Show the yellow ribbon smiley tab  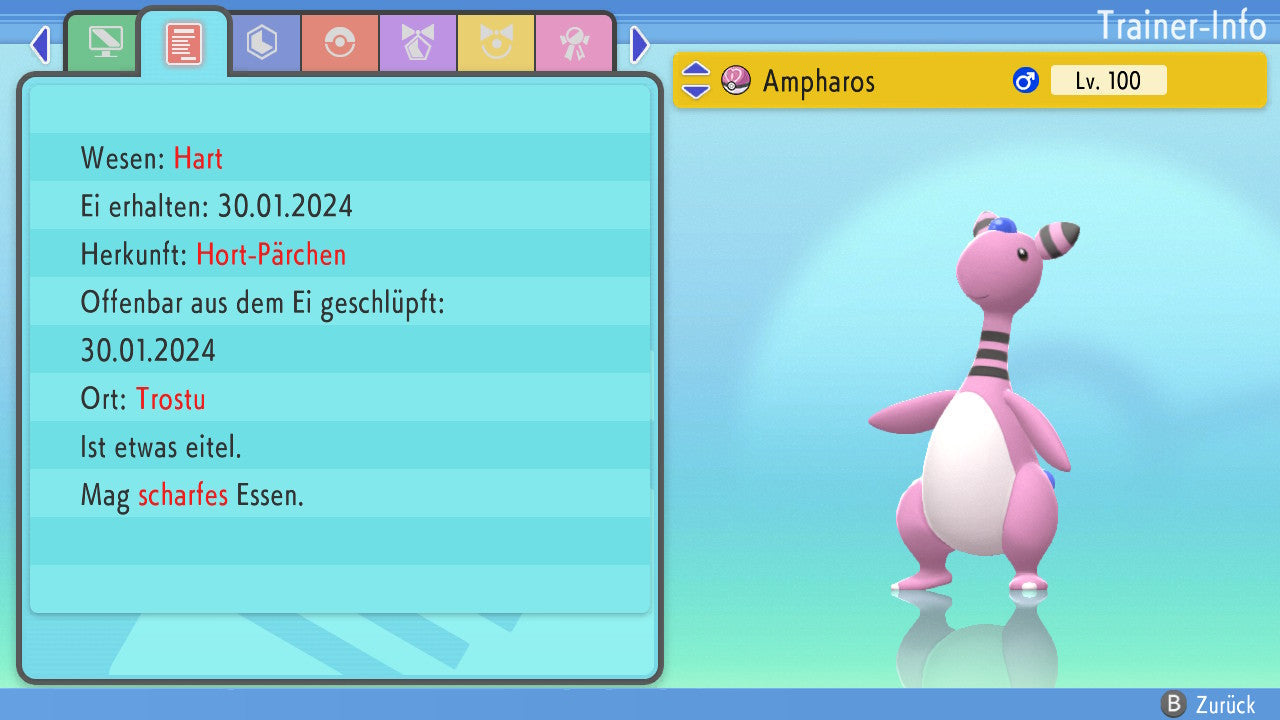click(x=496, y=44)
